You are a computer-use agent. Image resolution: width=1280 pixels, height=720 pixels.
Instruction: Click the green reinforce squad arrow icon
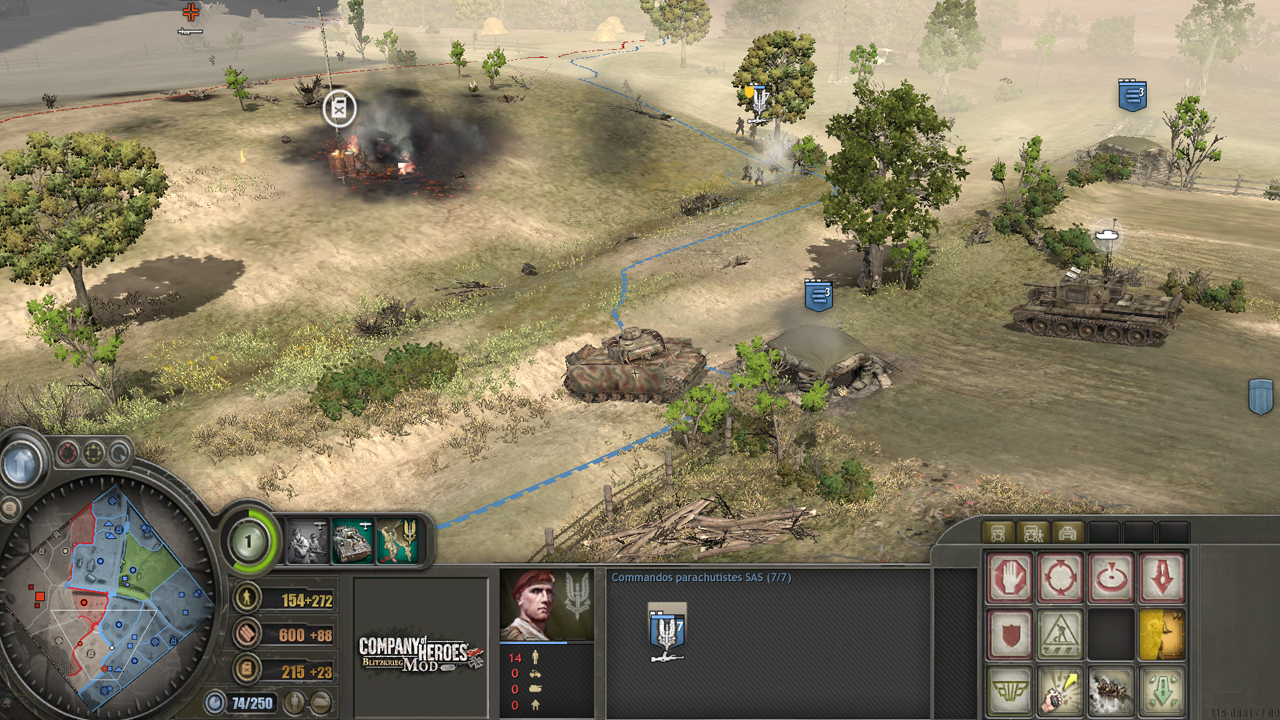pyautogui.click(x=1159, y=689)
